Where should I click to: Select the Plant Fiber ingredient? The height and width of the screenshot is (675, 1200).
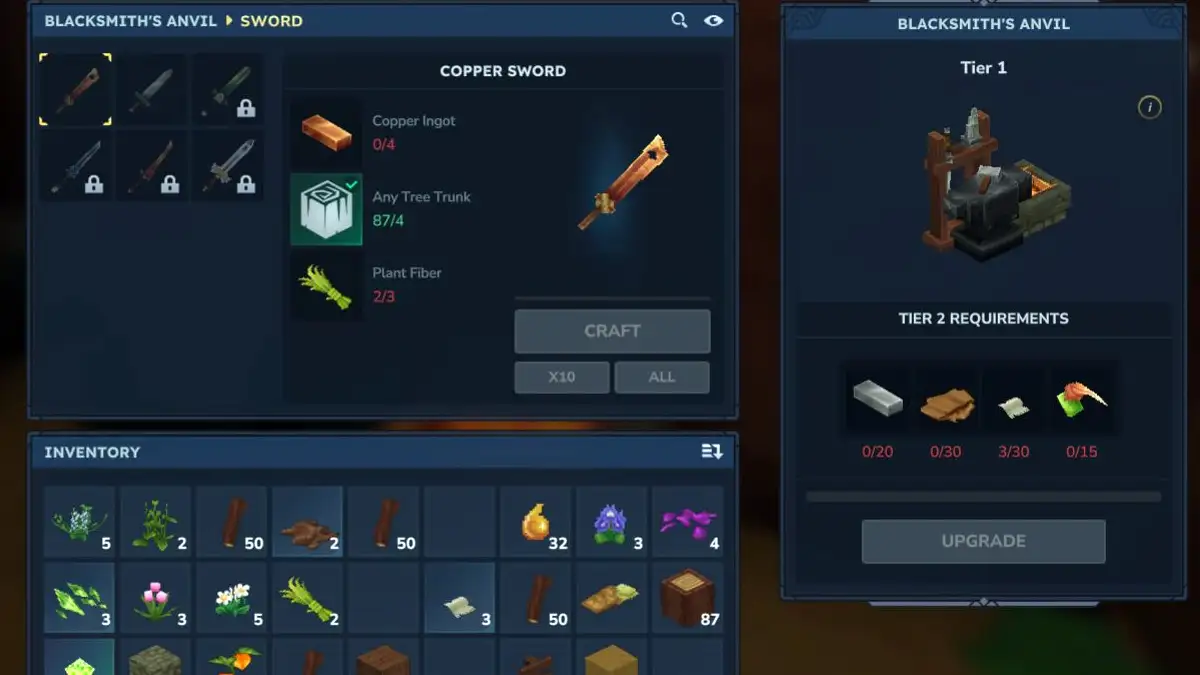[326, 285]
